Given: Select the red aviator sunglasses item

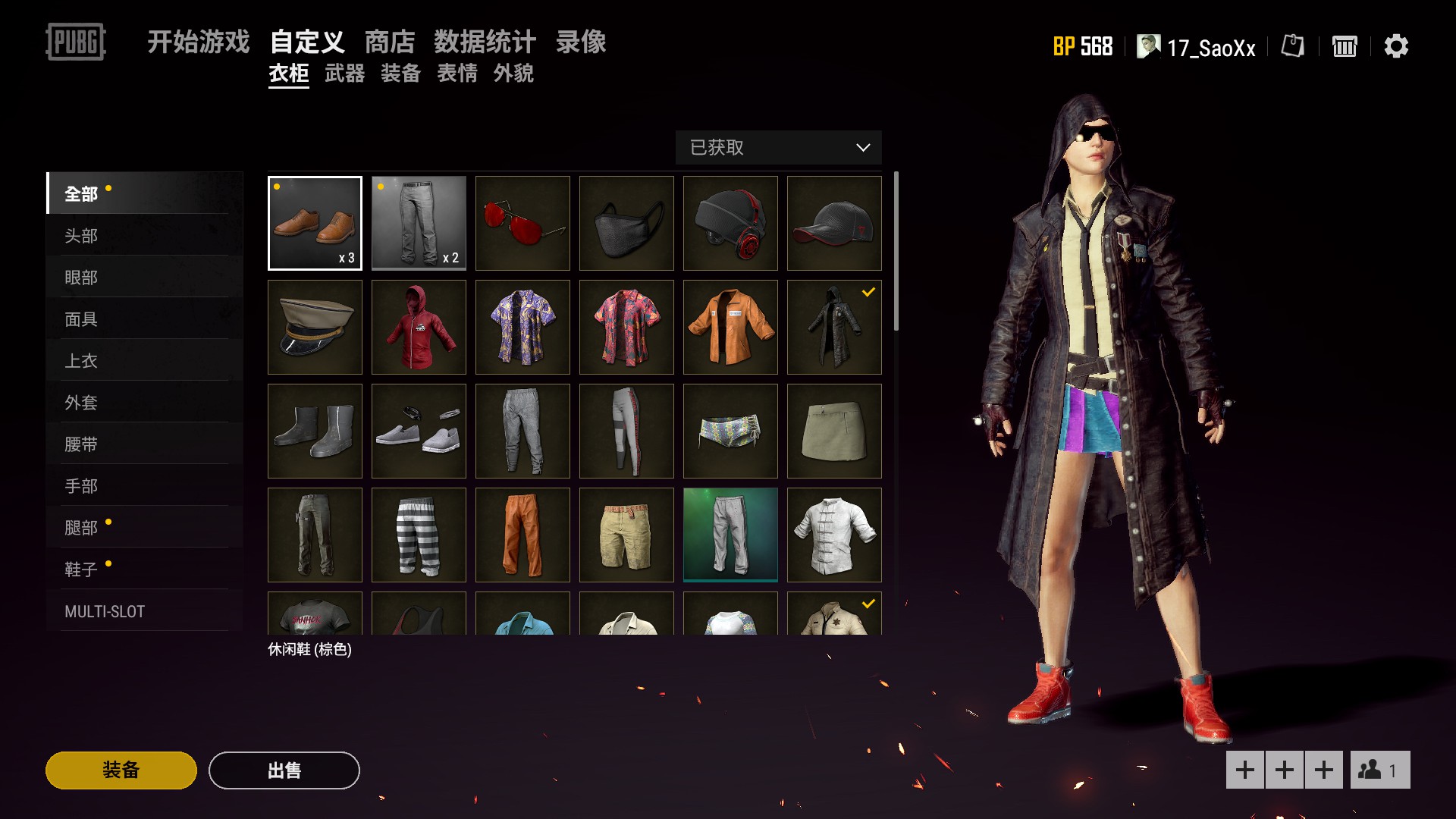Looking at the screenshot, I should [x=522, y=223].
